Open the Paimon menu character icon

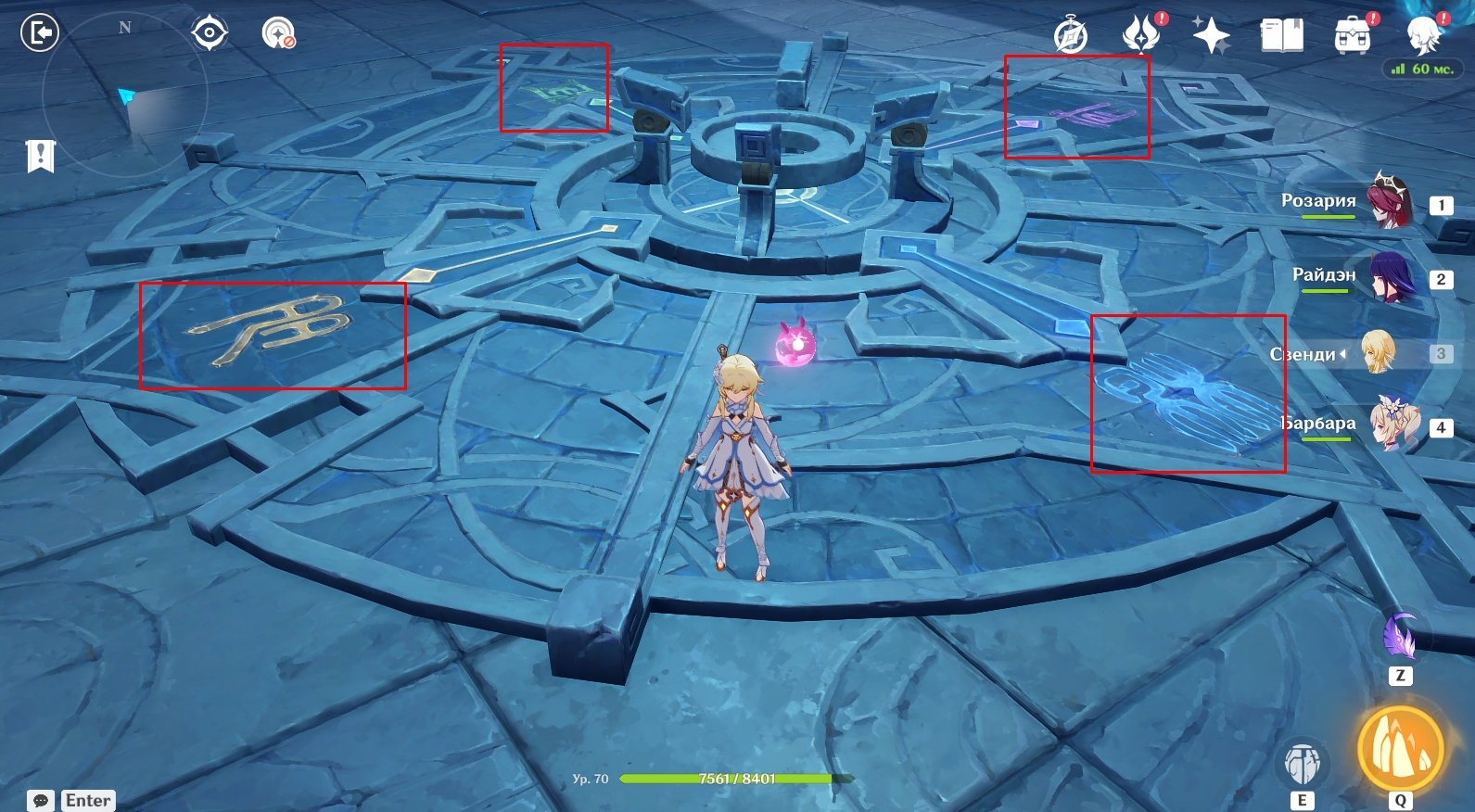(x=1423, y=35)
